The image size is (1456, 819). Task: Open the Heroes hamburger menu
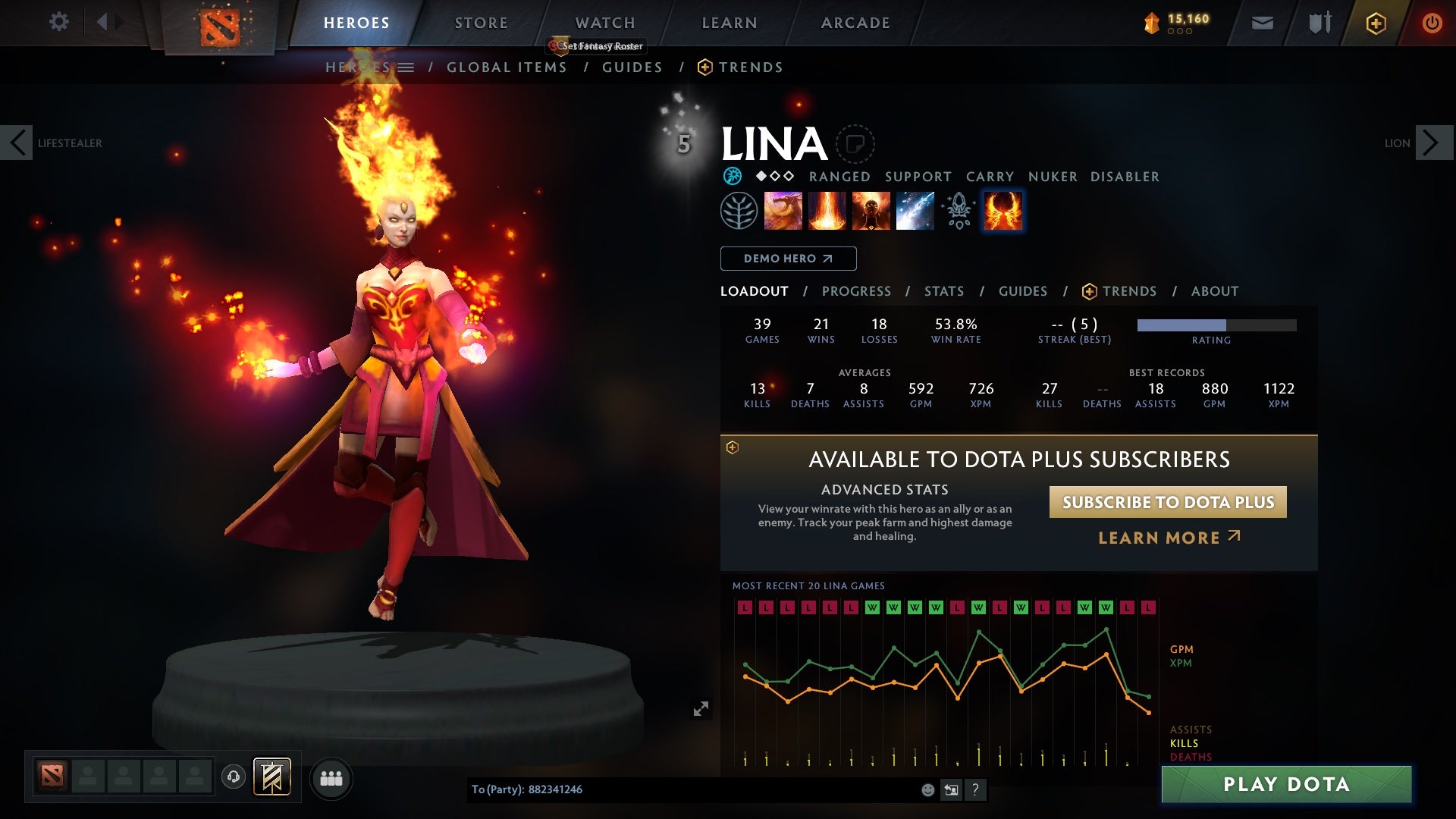(x=408, y=67)
